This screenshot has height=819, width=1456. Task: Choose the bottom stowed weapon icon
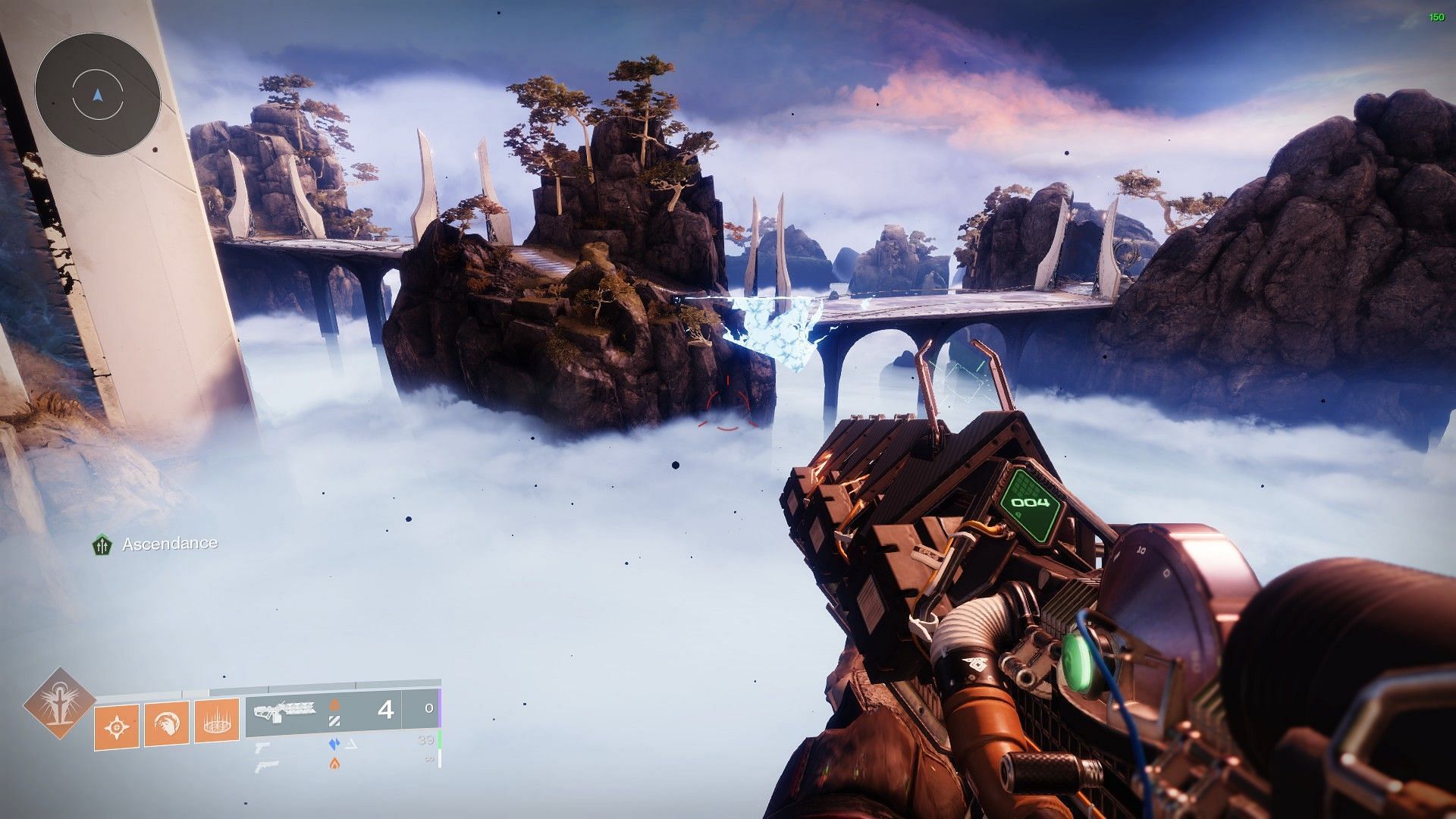pos(267,765)
